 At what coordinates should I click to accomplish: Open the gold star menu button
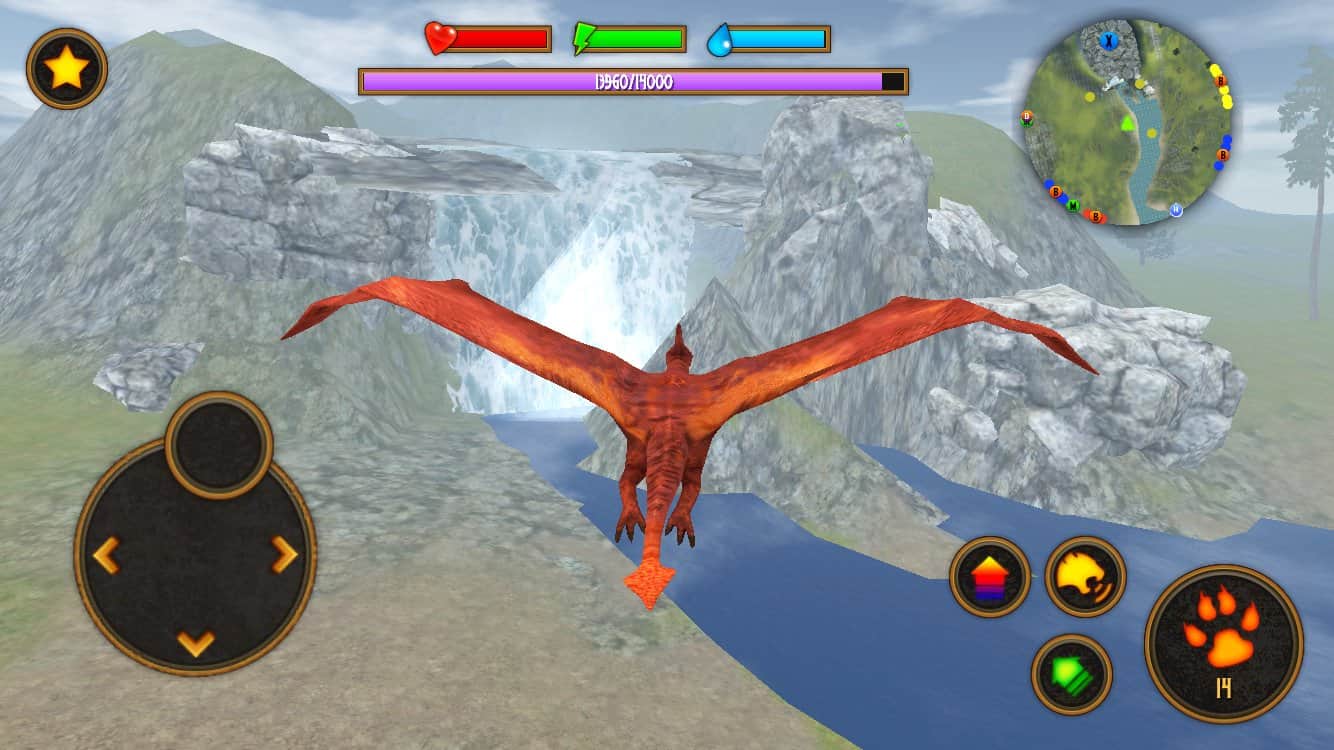point(66,68)
